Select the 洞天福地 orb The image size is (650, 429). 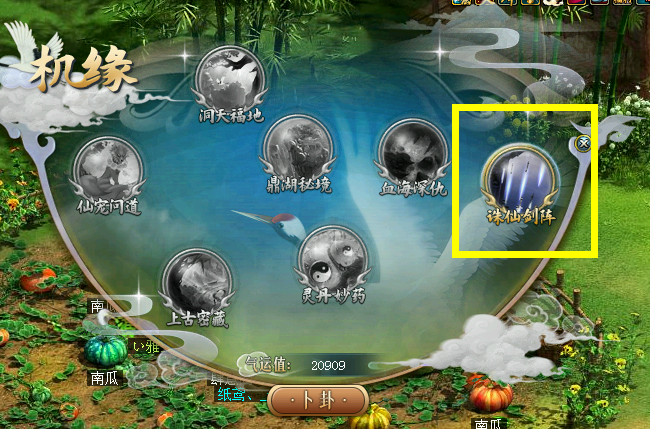[x=230, y=79]
